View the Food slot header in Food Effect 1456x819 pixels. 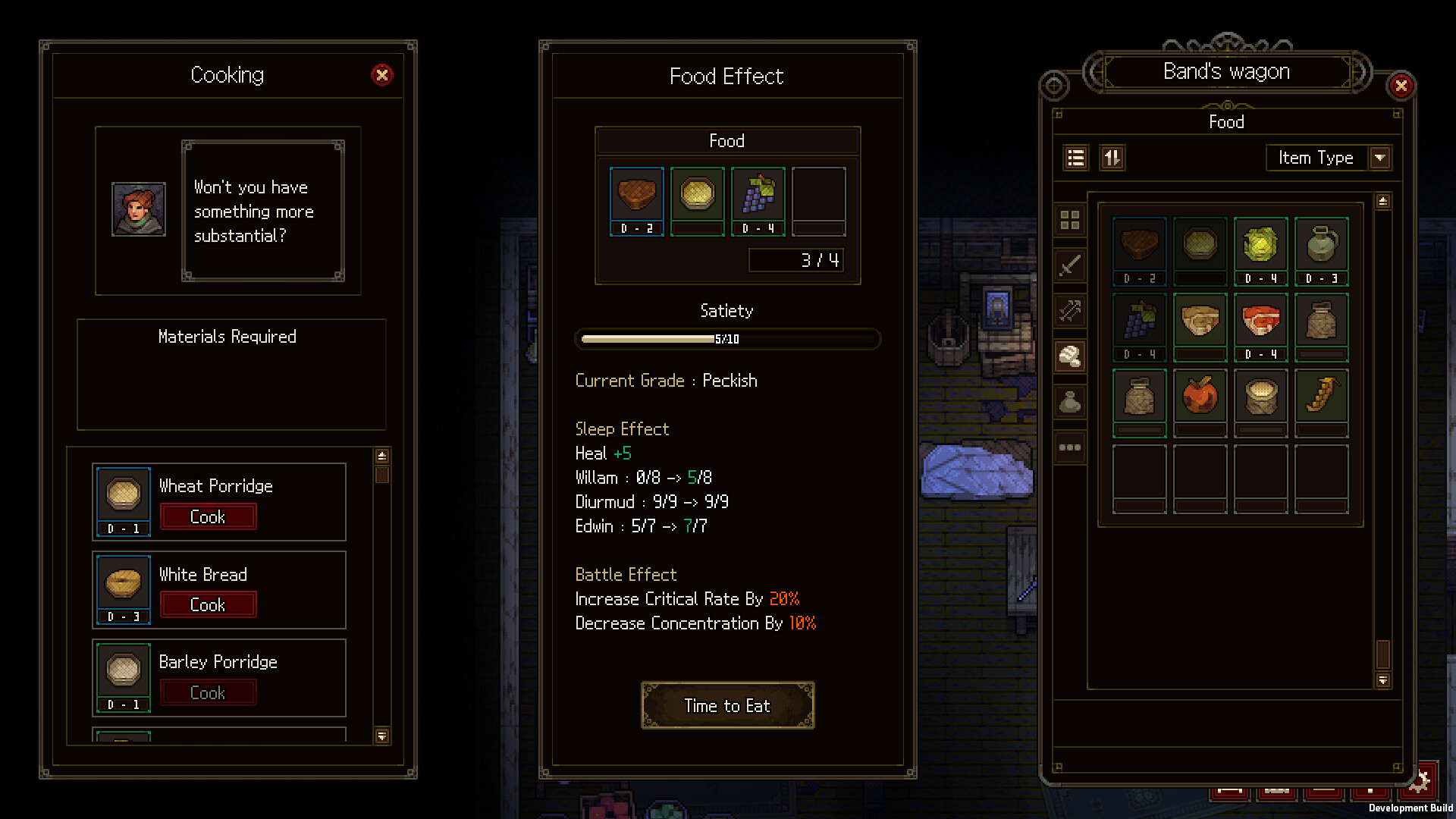pyautogui.click(x=726, y=141)
